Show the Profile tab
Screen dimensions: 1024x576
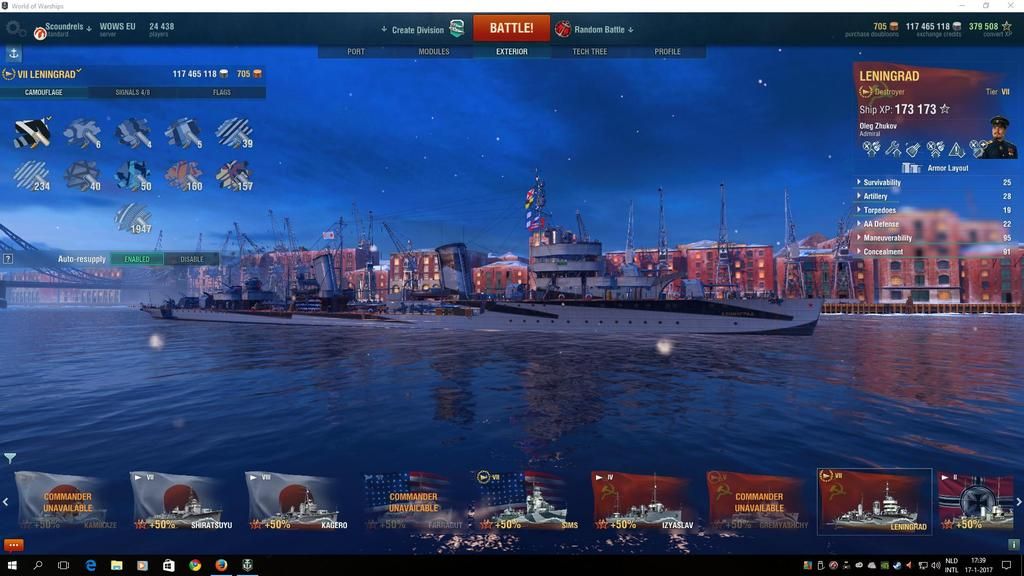667,52
